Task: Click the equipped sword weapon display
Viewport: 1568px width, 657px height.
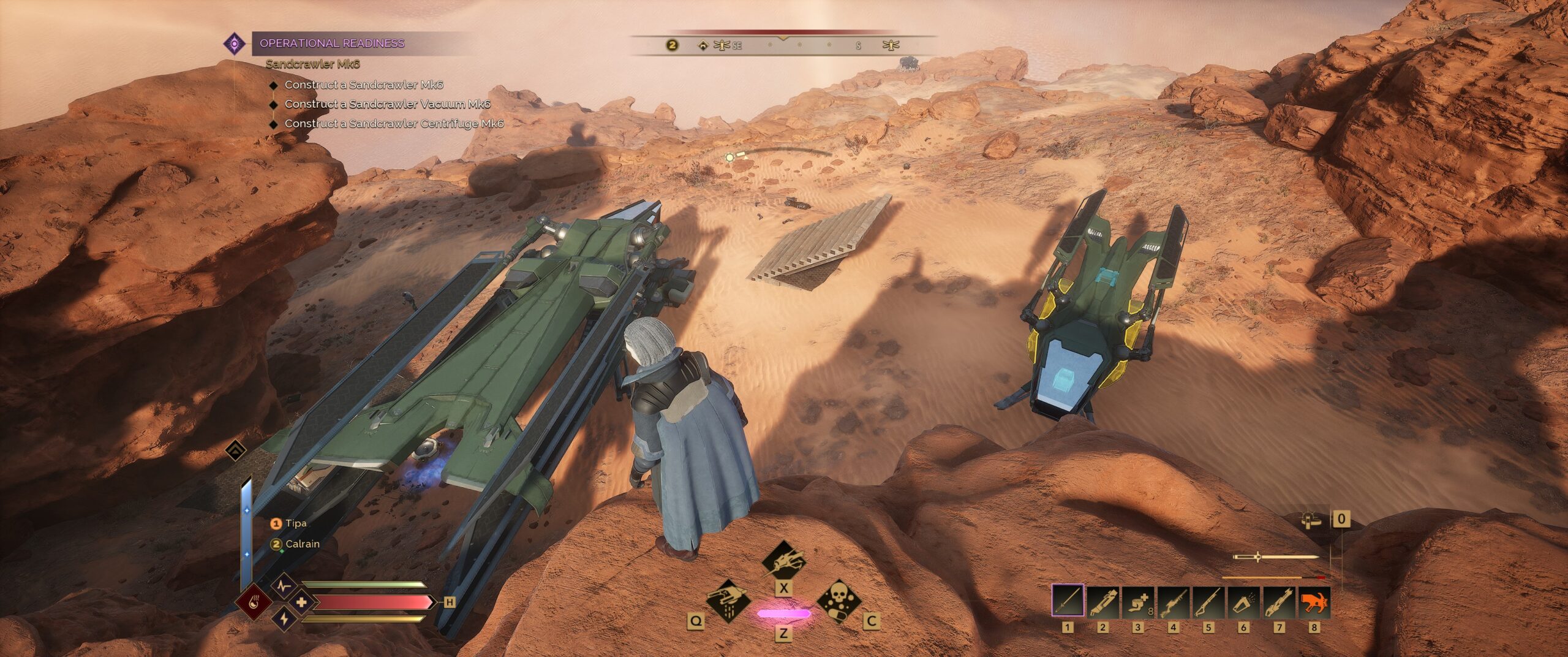Action: click(1275, 557)
